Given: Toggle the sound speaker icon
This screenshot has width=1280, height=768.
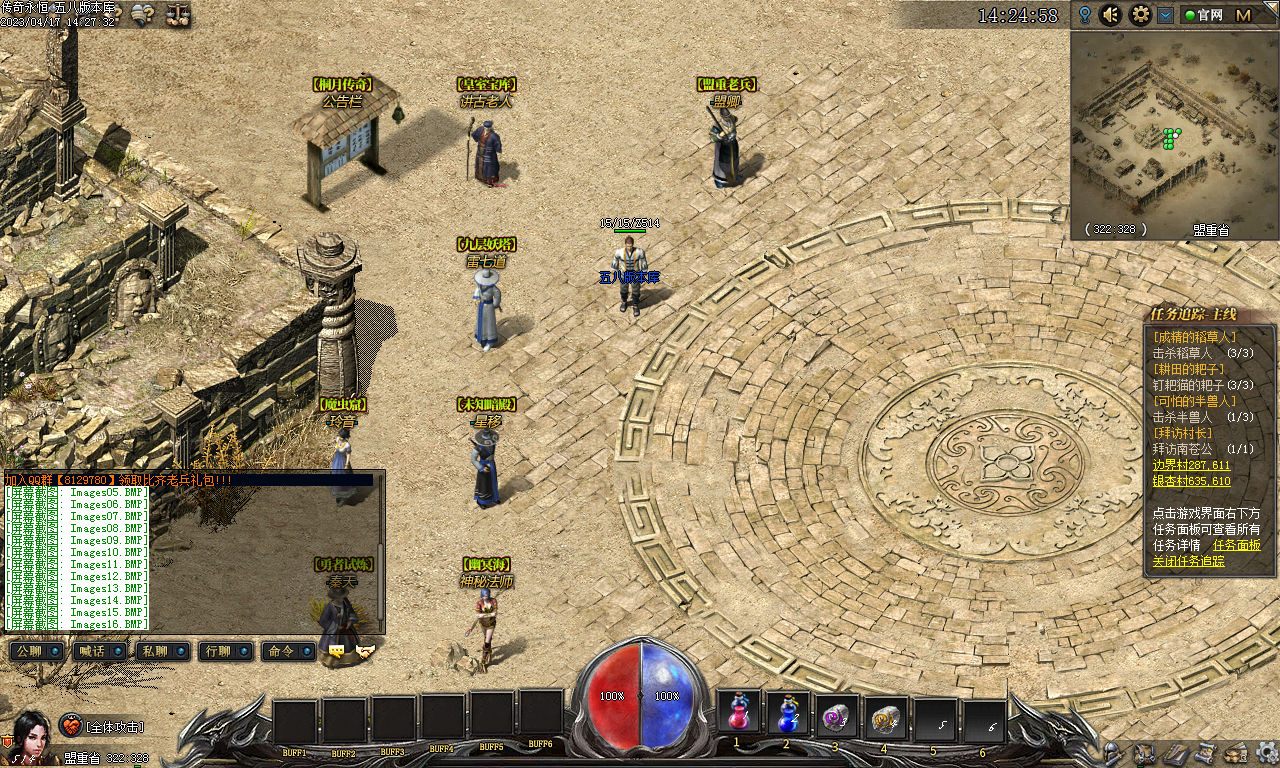Looking at the screenshot, I should 1110,15.
